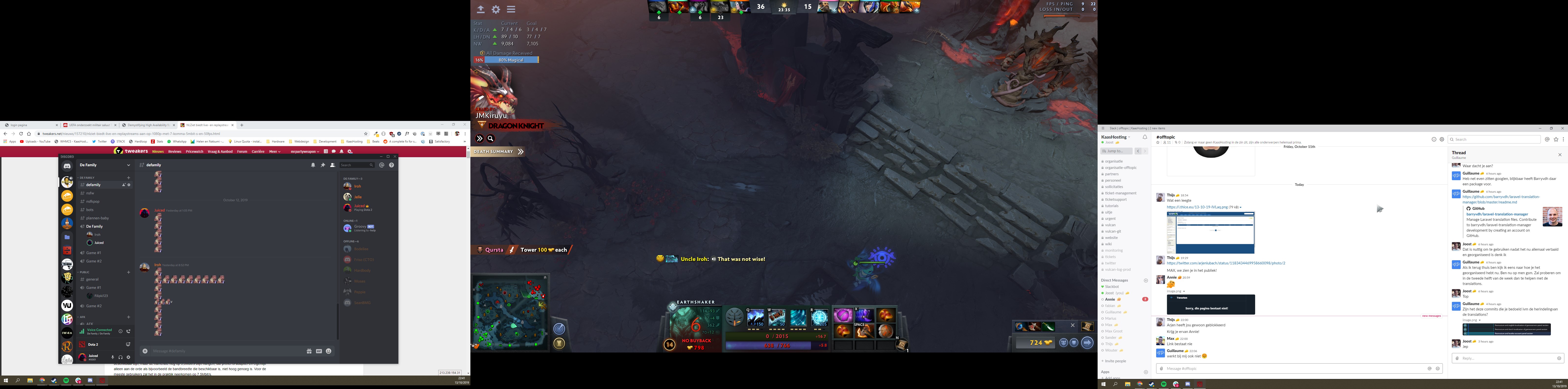Select the Aftershock passive ability icon
1568x389 pixels.
coord(798,317)
